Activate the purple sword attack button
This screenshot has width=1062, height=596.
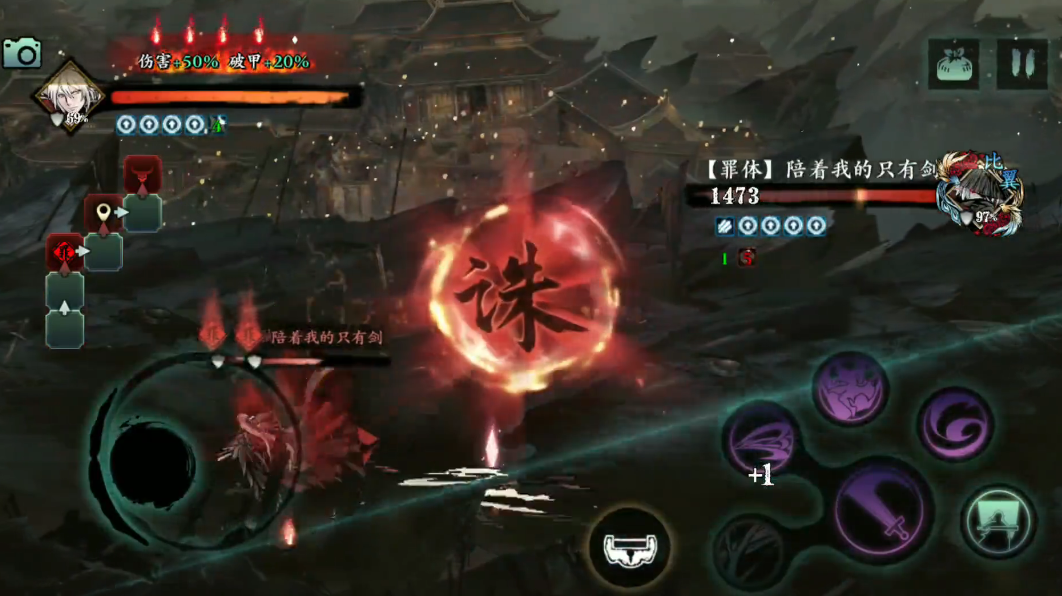pyautogui.click(x=883, y=511)
